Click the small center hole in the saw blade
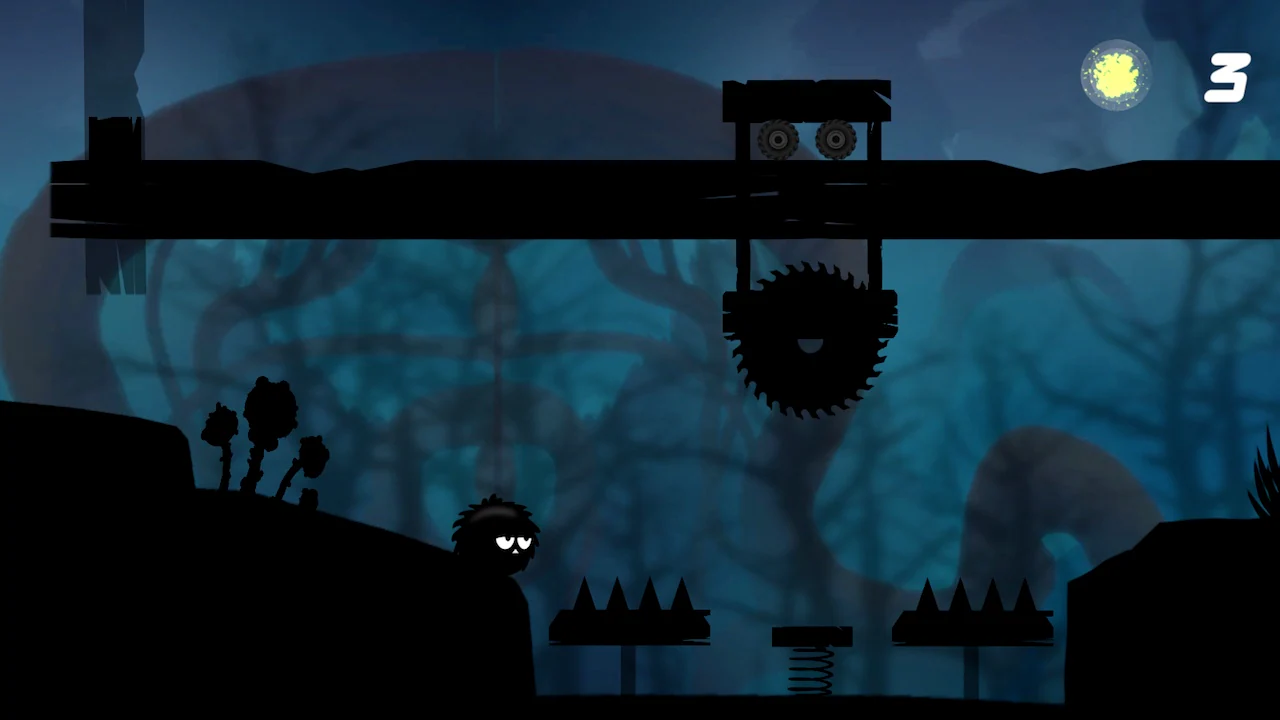This screenshot has width=1280, height=720. [x=810, y=345]
